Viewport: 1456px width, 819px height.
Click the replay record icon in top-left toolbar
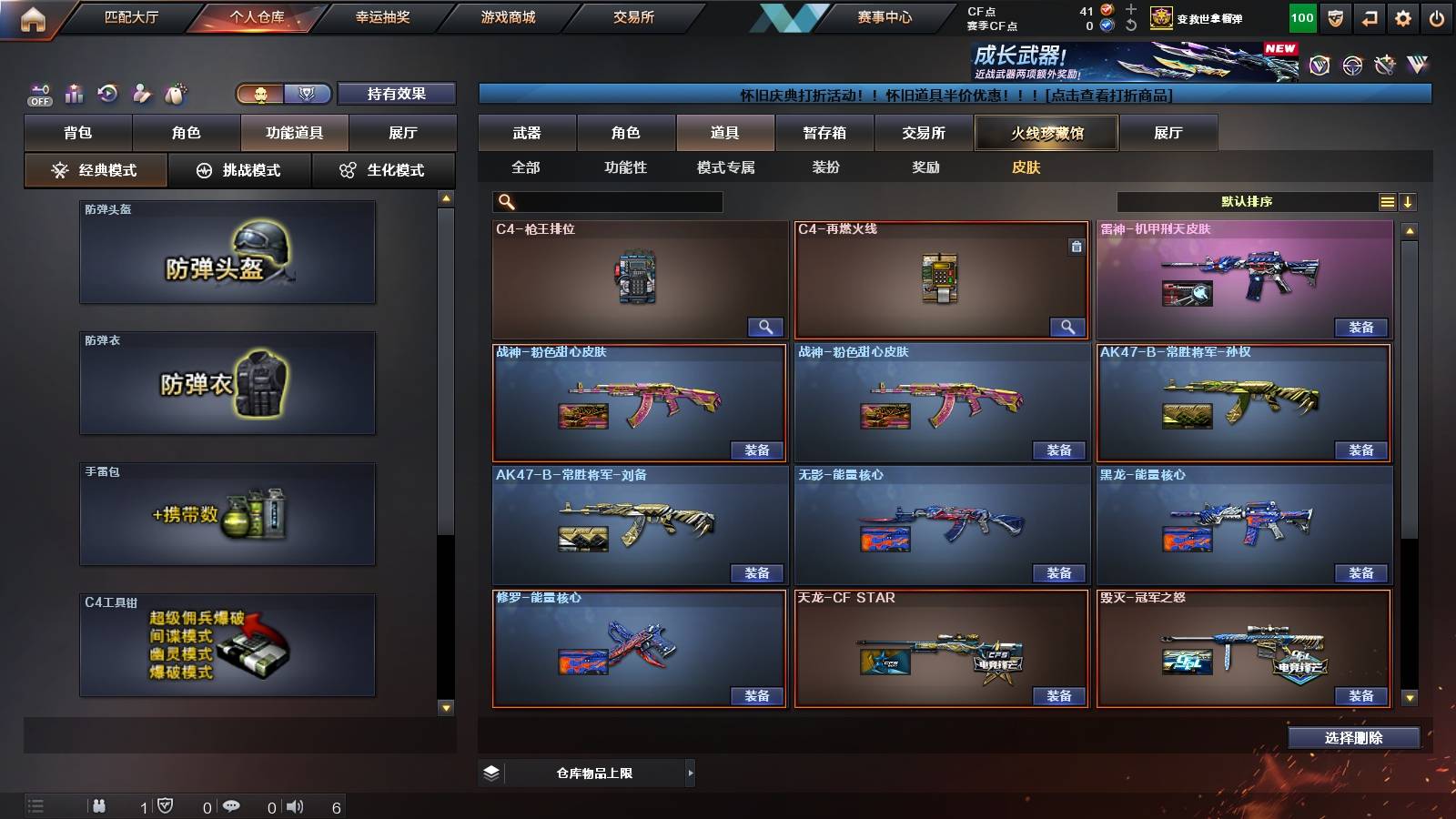click(109, 93)
